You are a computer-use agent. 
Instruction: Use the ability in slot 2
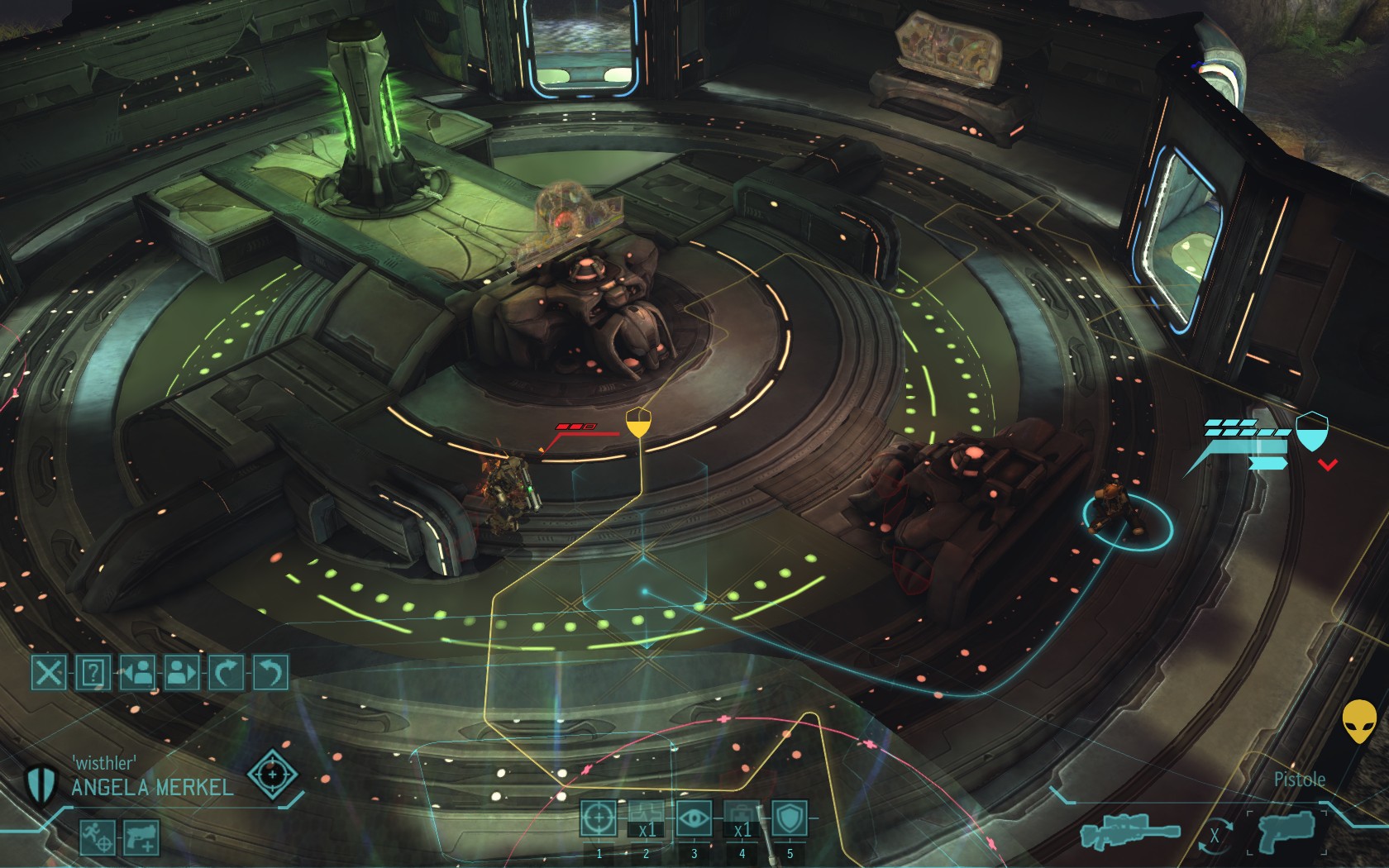click(x=646, y=818)
